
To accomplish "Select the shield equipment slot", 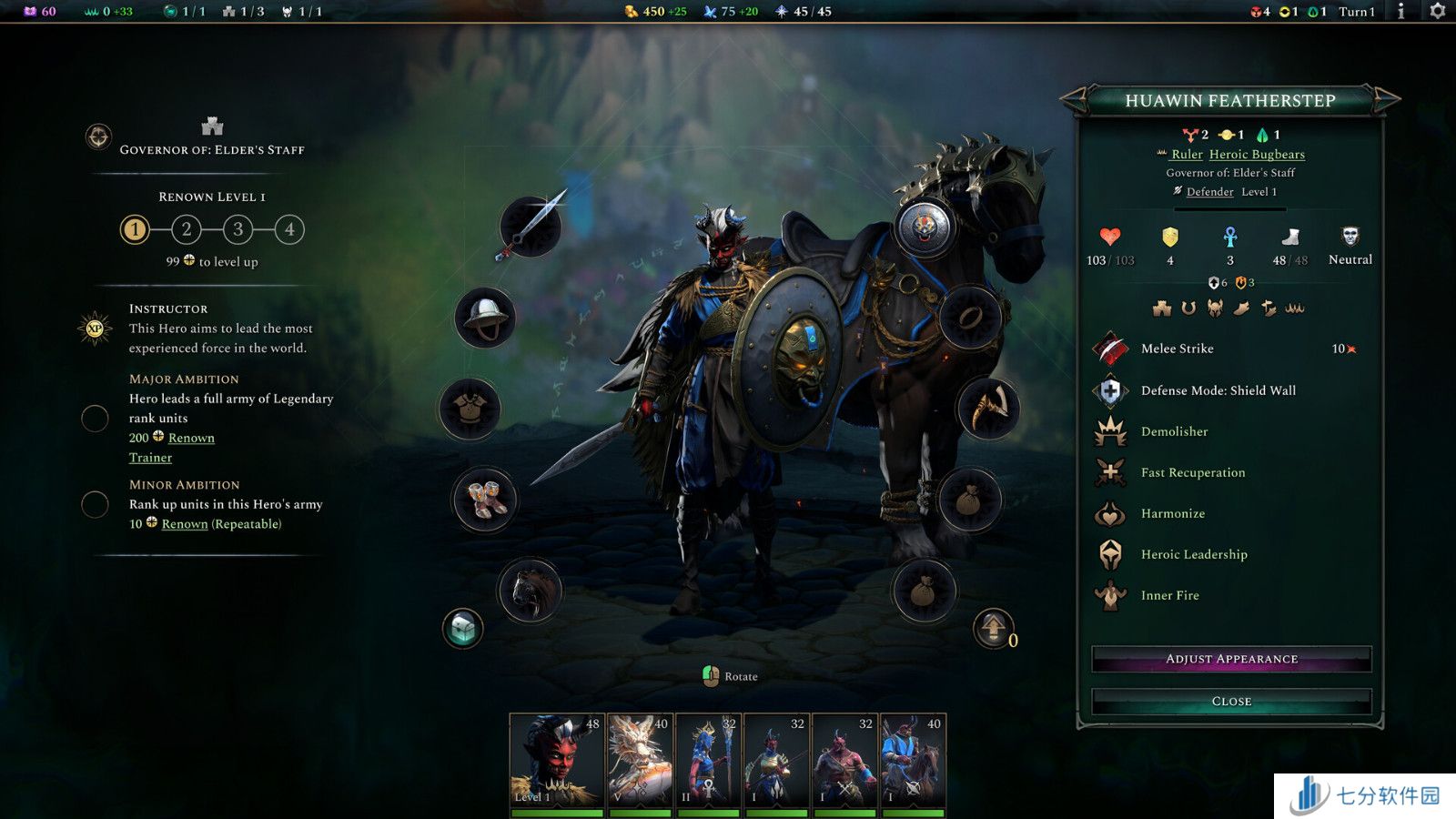I will click(x=925, y=227).
